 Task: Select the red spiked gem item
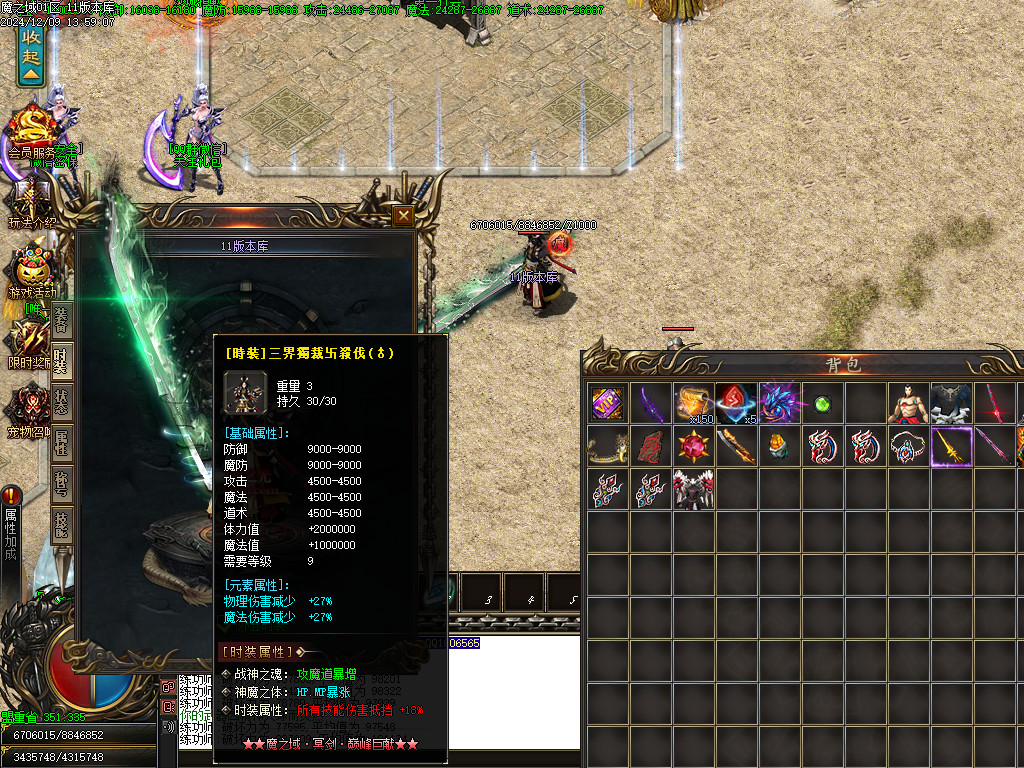[693, 446]
